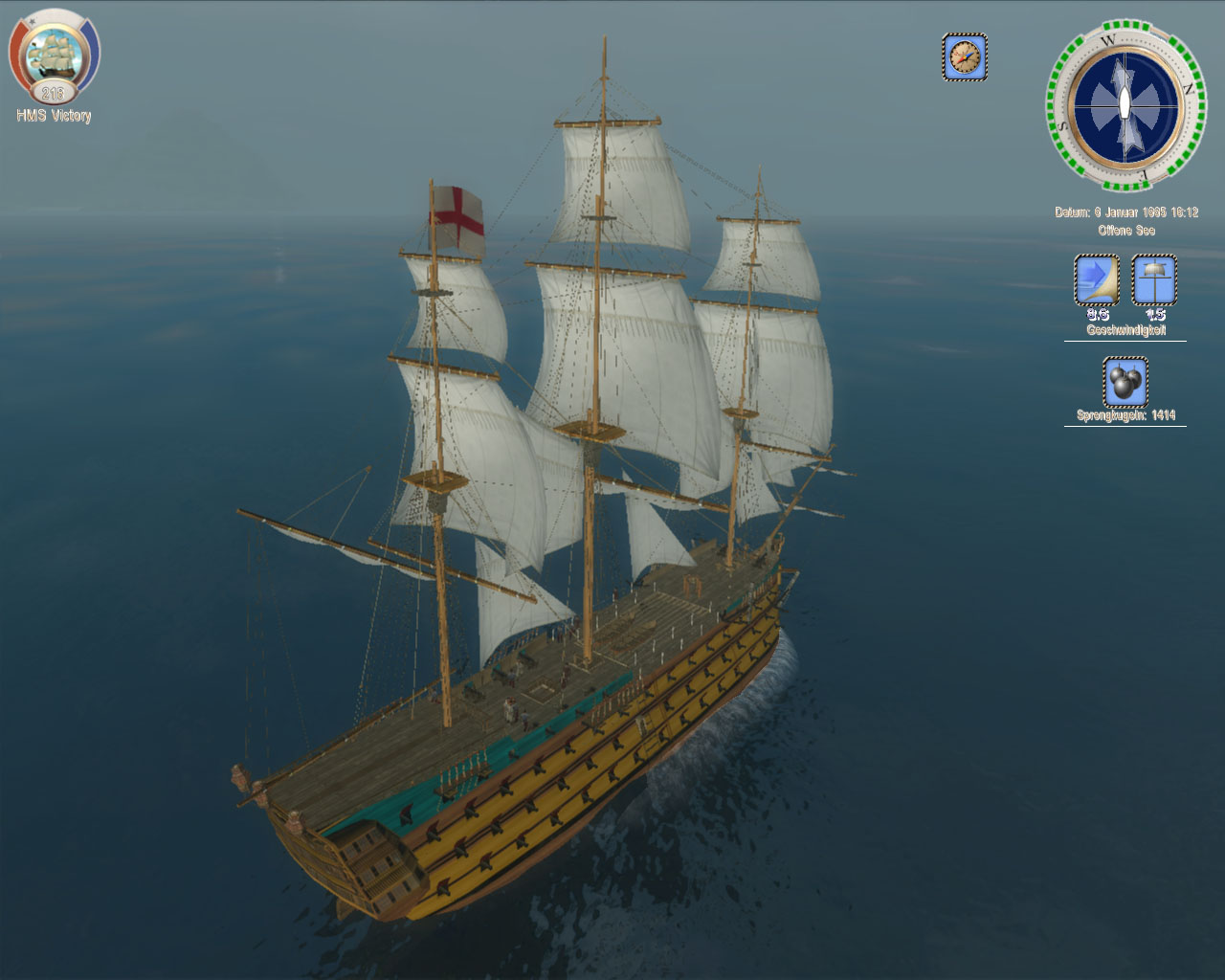
Task: Open the large wind compass dial
Action: coord(1125,103)
